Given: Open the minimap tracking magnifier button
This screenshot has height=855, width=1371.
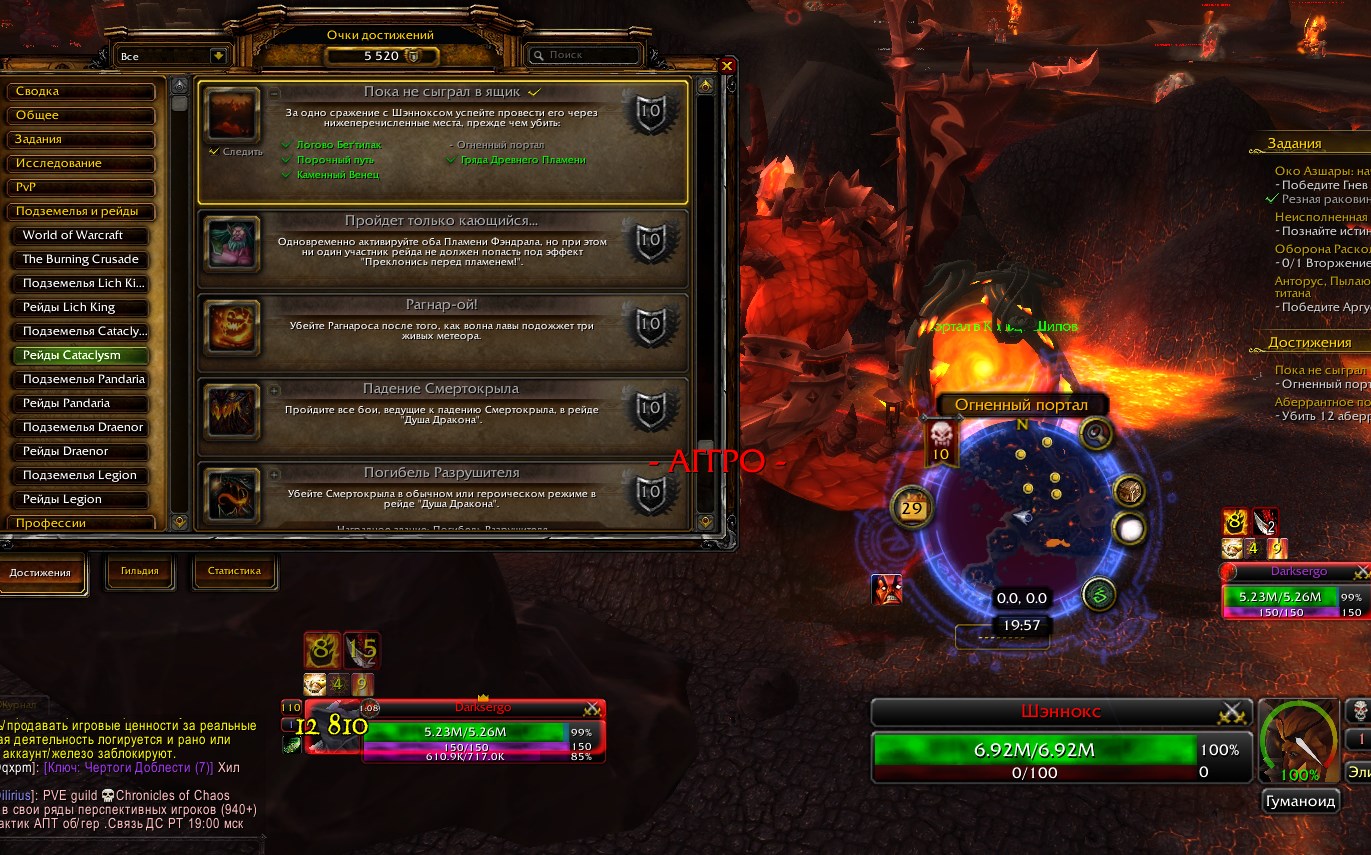Looking at the screenshot, I should pos(1096,433).
